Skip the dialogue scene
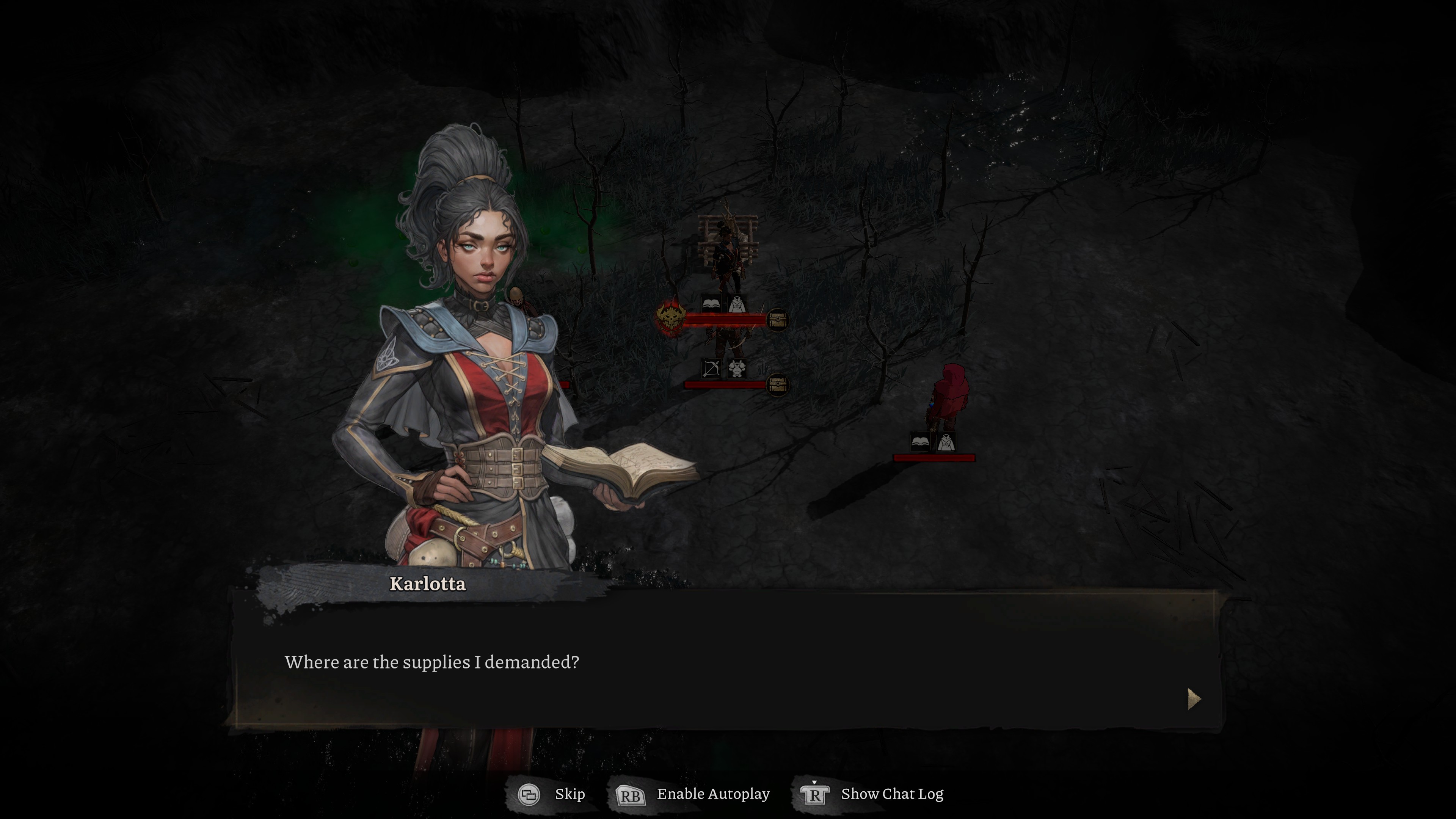Image resolution: width=1456 pixels, height=819 pixels. [552, 794]
